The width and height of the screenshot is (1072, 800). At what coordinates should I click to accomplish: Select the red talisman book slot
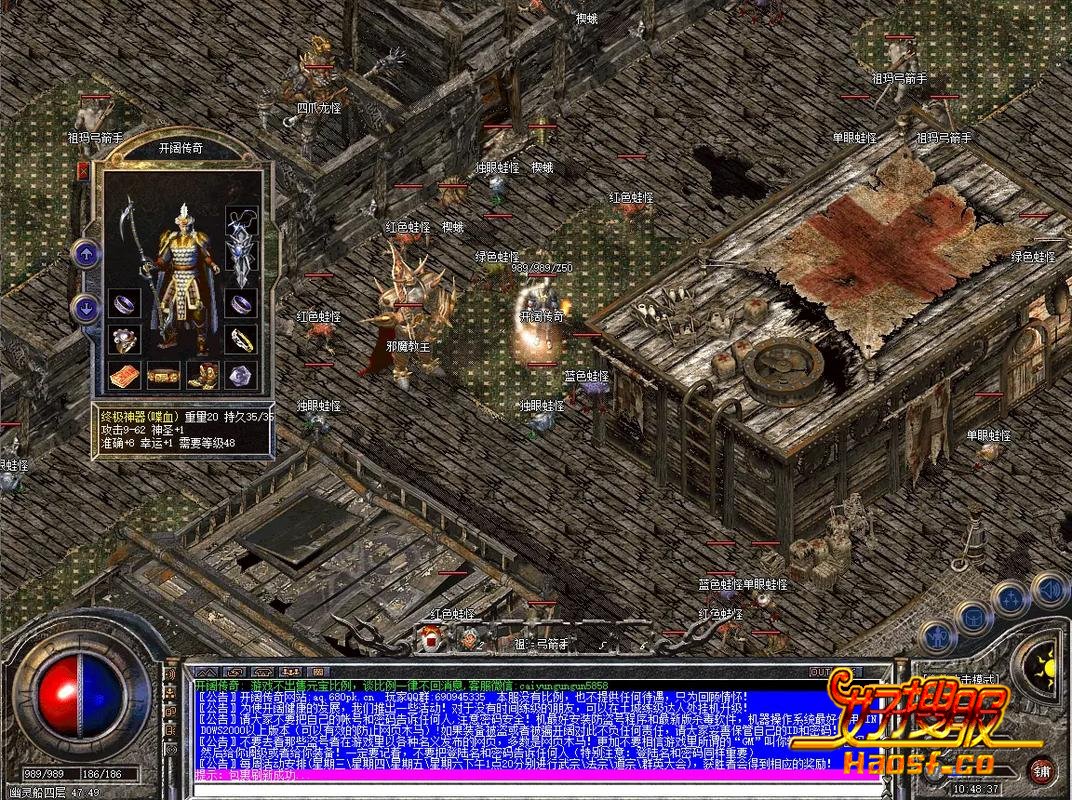[124, 376]
